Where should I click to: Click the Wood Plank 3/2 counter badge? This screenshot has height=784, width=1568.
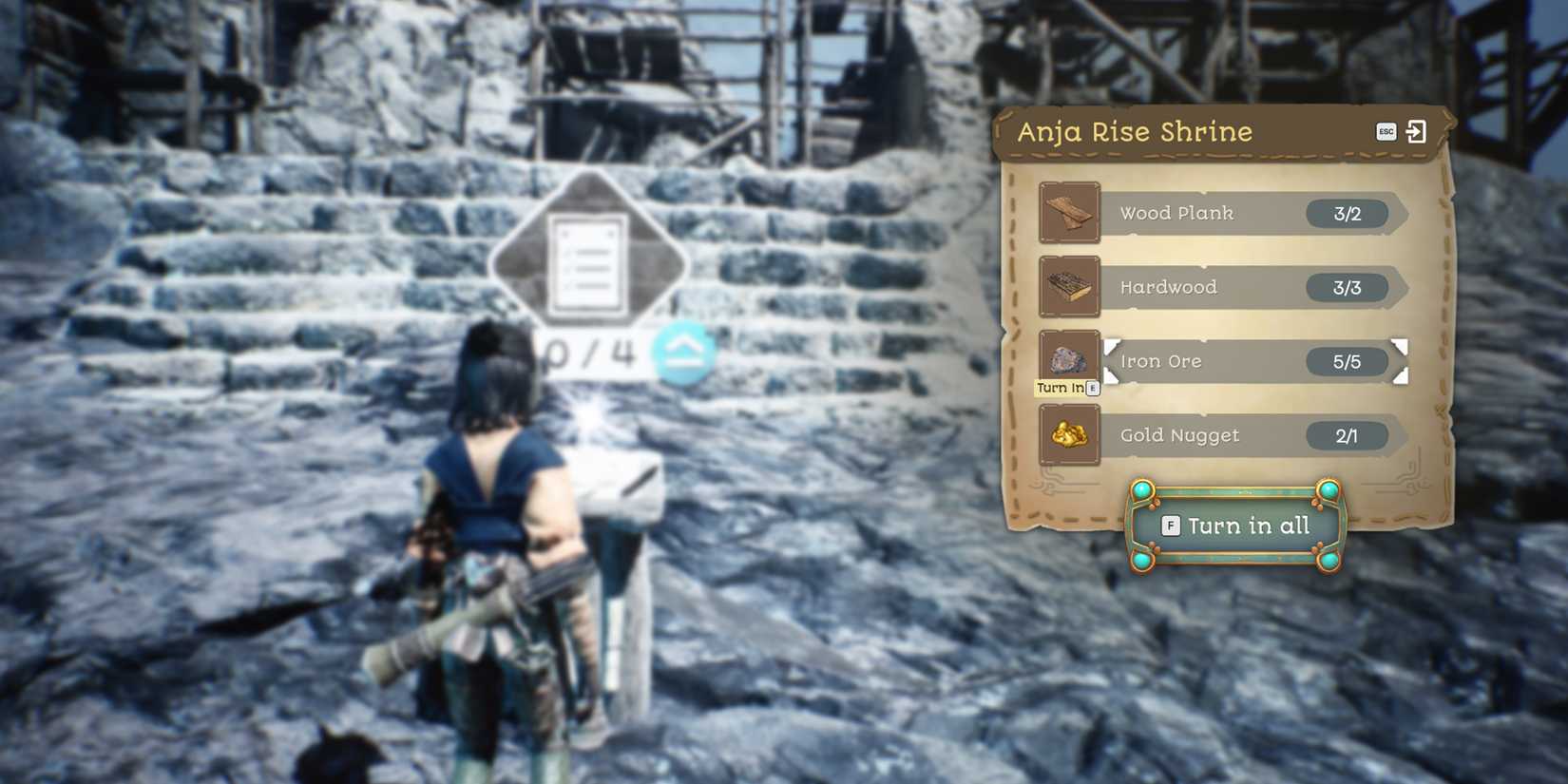point(1348,213)
